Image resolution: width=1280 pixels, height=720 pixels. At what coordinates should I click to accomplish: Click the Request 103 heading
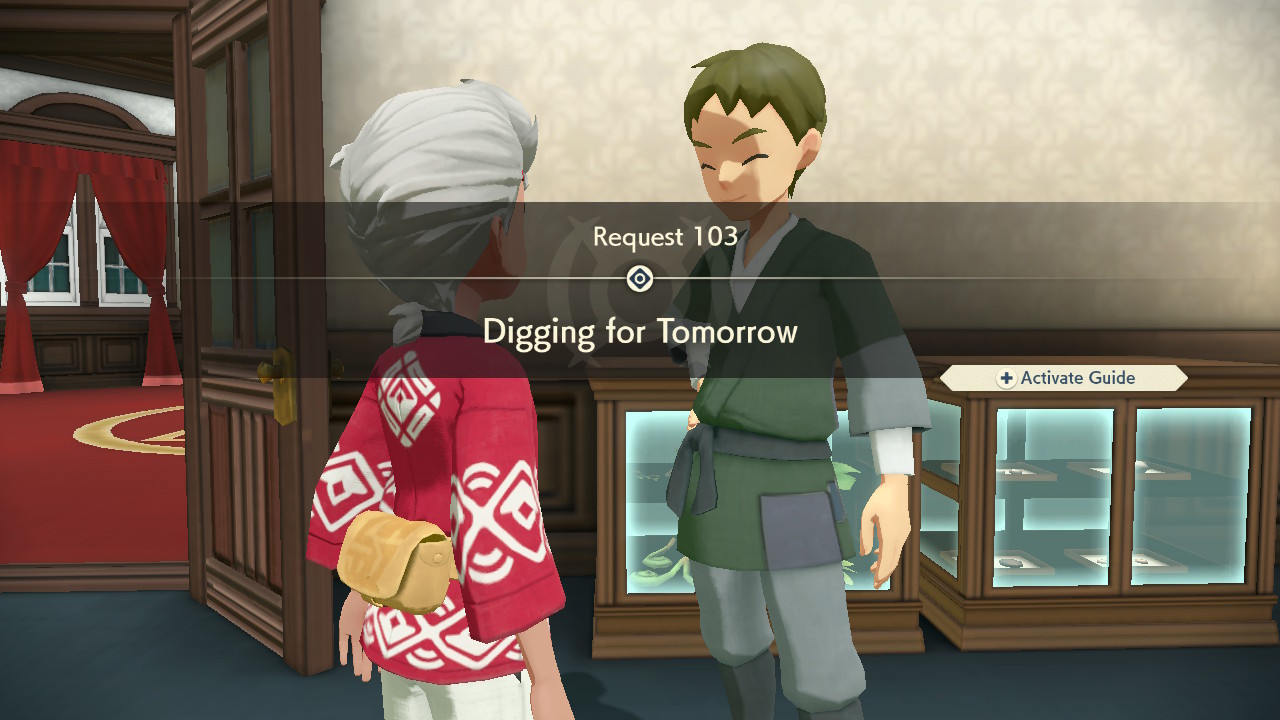coord(663,237)
